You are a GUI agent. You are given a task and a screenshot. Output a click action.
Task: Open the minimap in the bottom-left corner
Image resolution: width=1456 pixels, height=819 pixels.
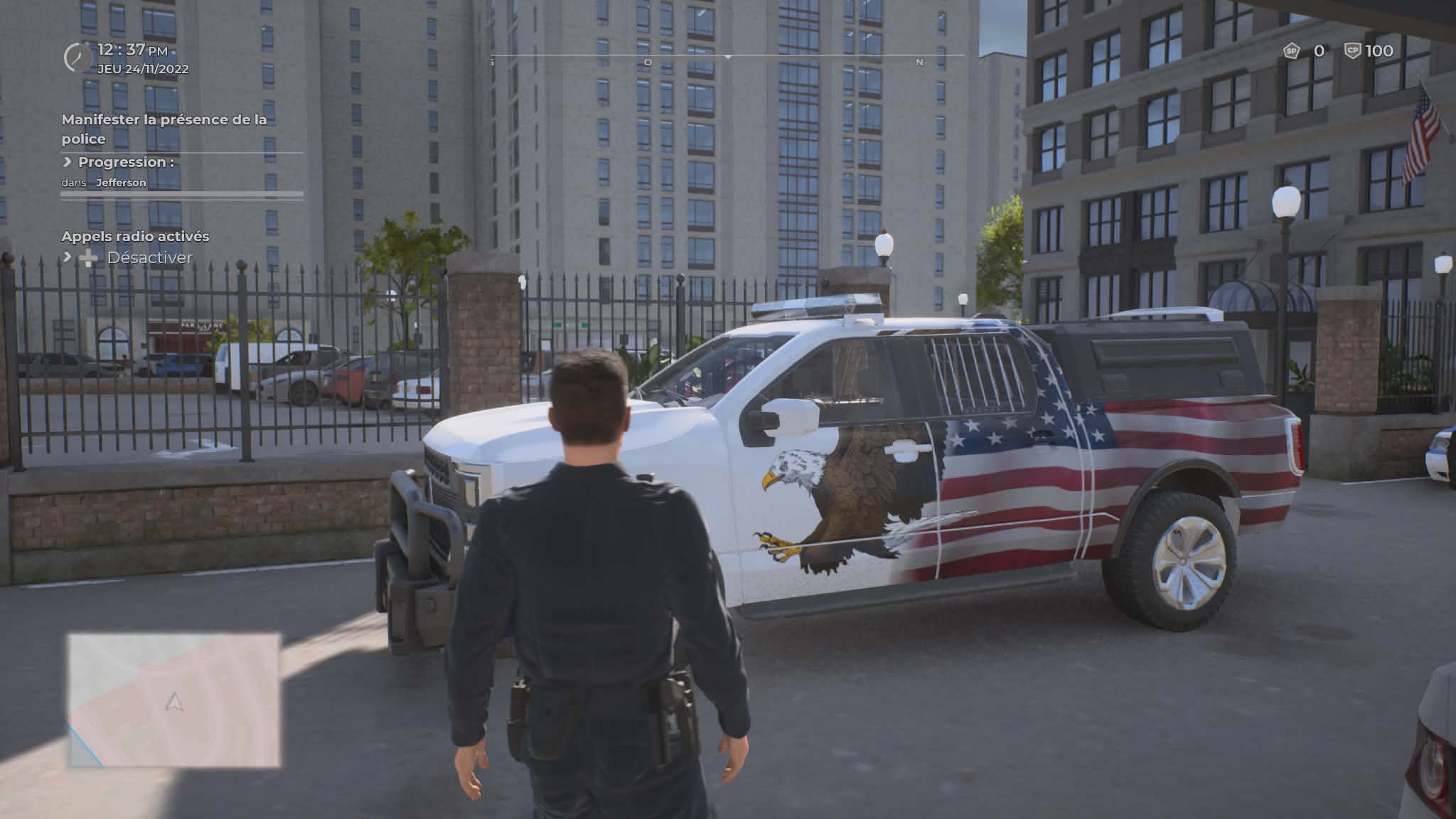pos(174,700)
